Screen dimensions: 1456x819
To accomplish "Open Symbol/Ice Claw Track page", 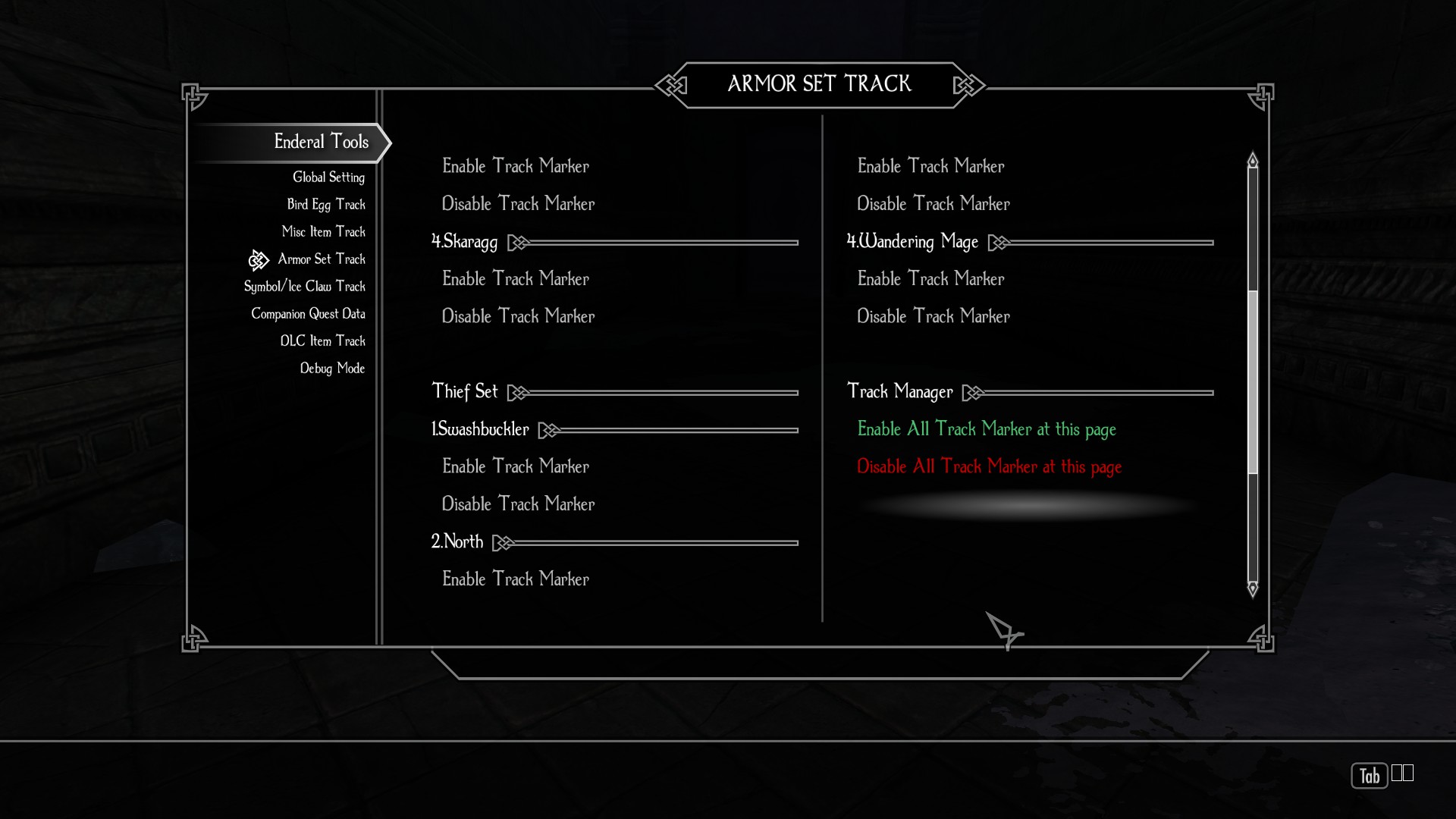I will [x=304, y=287].
